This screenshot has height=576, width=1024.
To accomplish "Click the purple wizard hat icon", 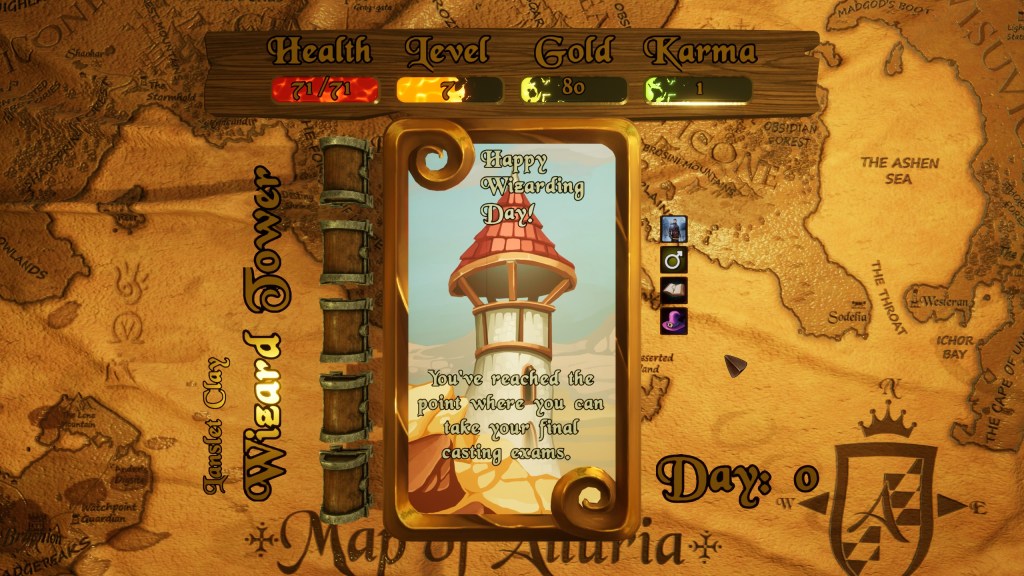I will [x=674, y=321].
